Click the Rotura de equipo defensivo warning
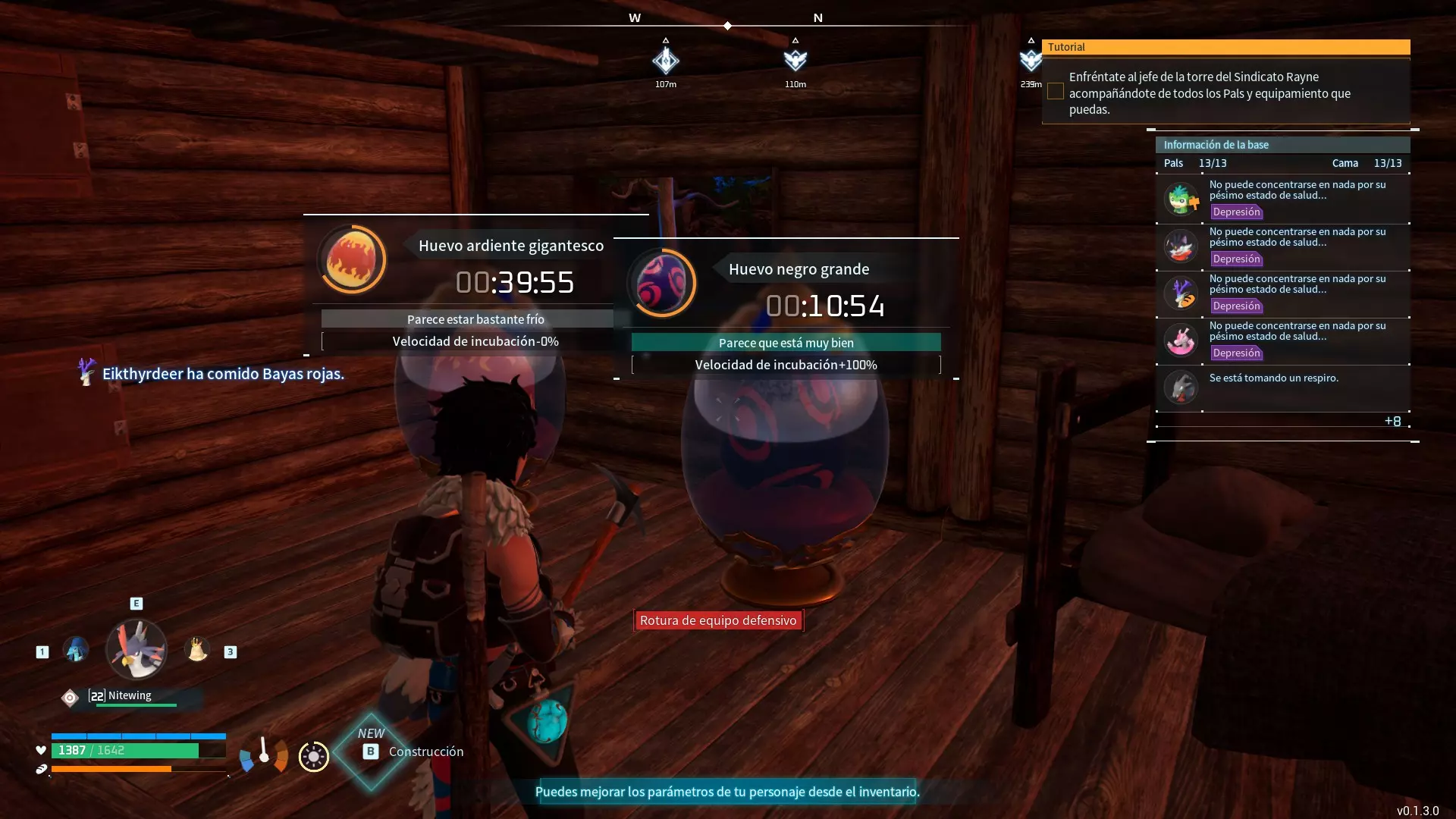This screenshot has width=1456, height=819. tap(718, 620)
